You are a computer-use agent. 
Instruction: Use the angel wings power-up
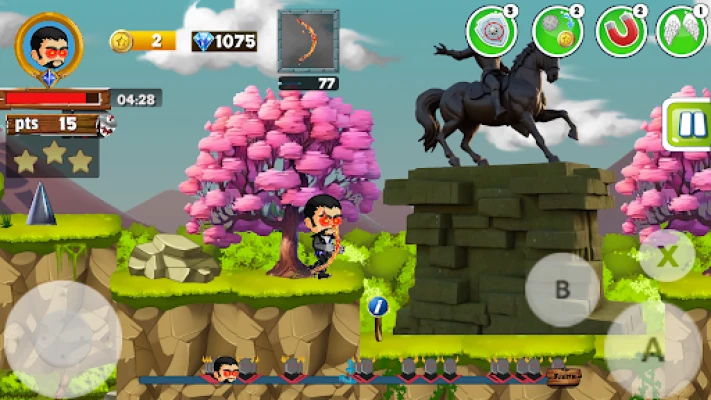coord(682,32)
